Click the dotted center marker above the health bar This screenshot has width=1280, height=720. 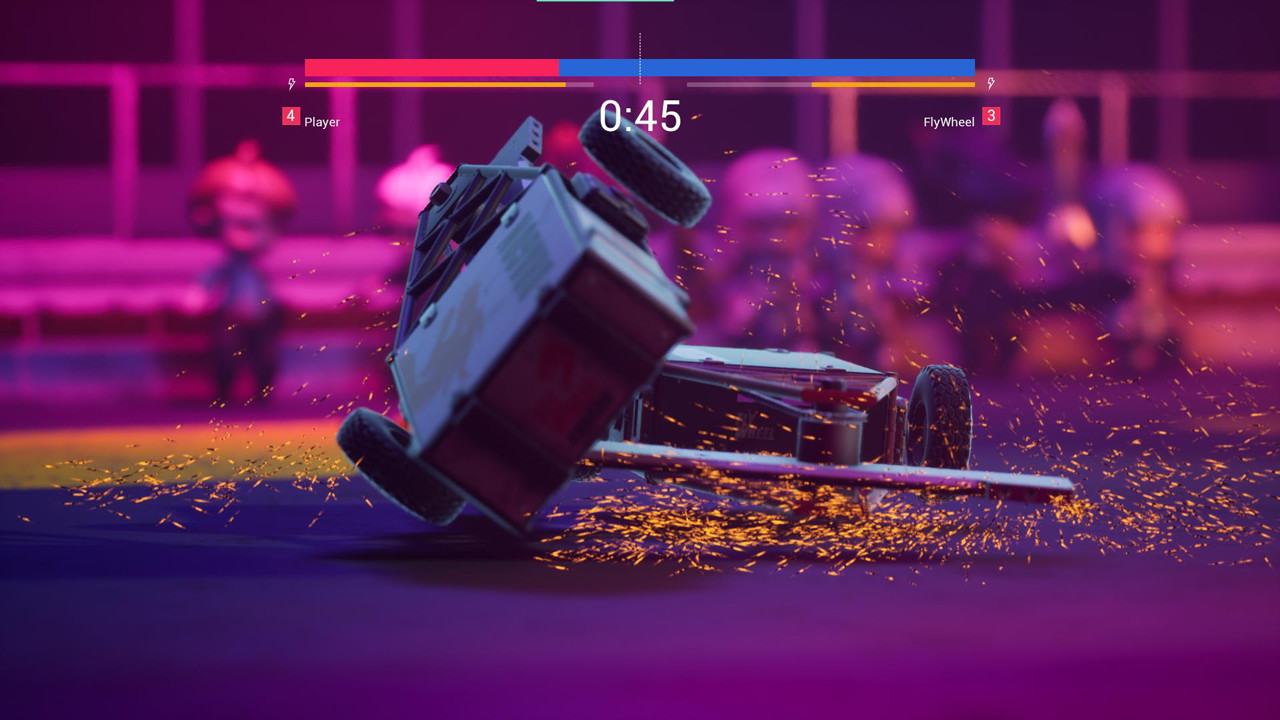point(638,44)
